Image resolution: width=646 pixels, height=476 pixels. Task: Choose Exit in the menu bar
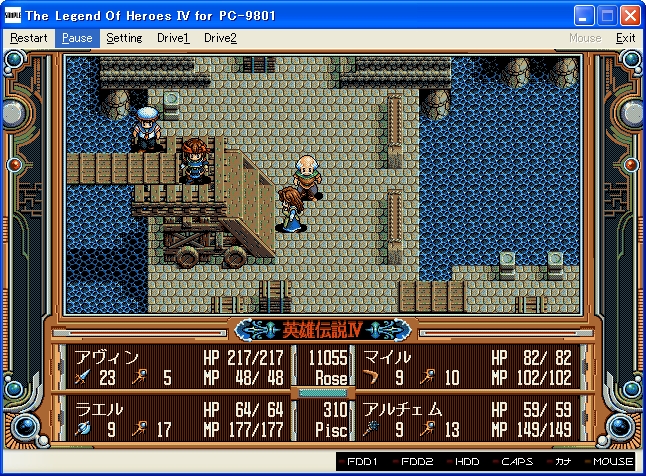pyautogui.click(x=625, y=38)
